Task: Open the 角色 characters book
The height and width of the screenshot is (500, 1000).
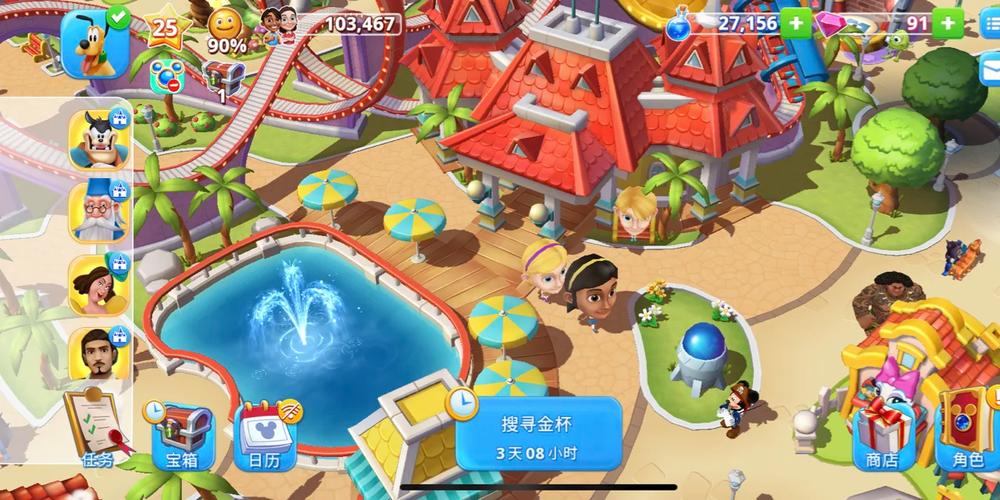Action: click(967, 435)
